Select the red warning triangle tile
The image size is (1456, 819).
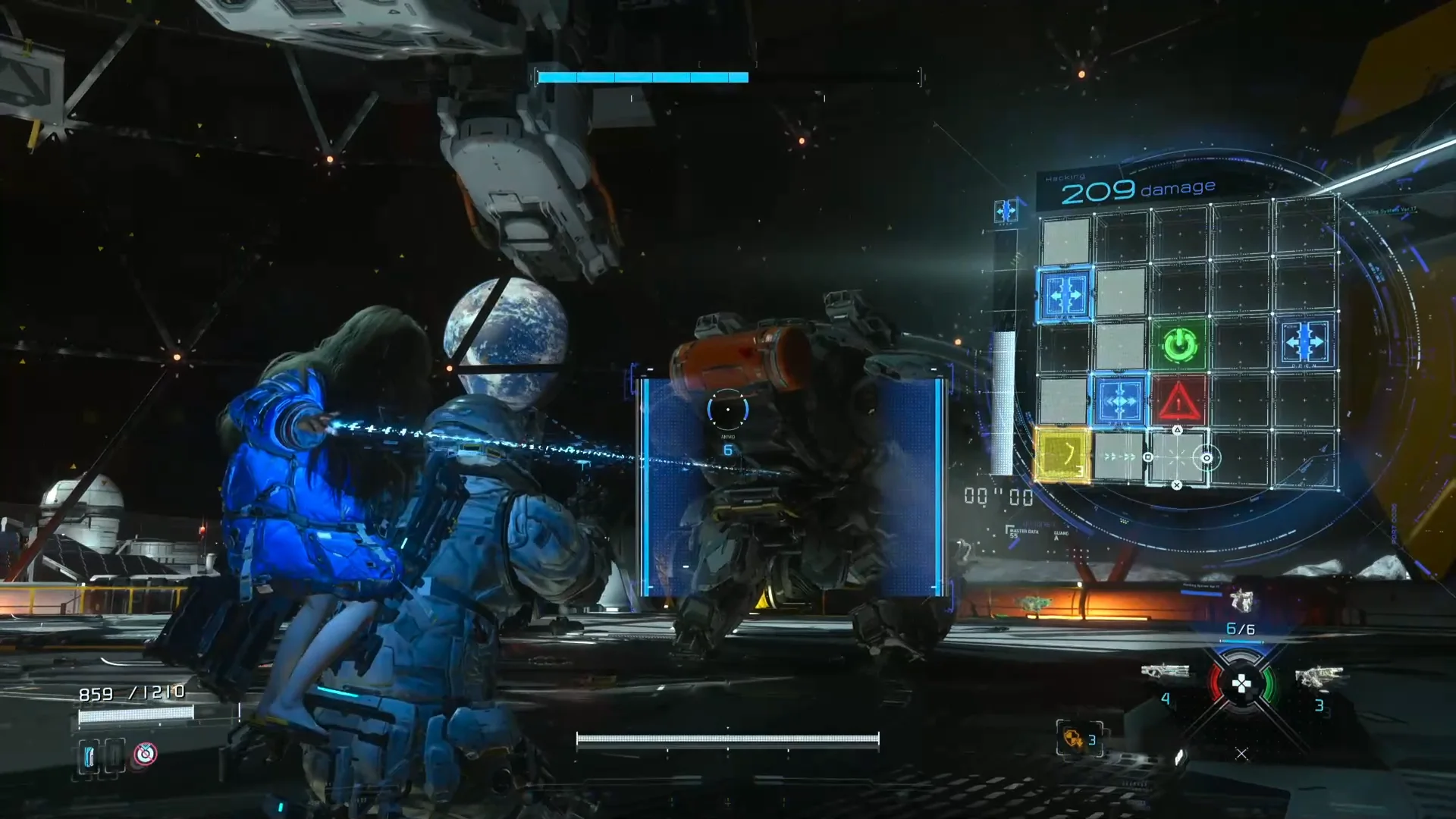(1179, 401)
